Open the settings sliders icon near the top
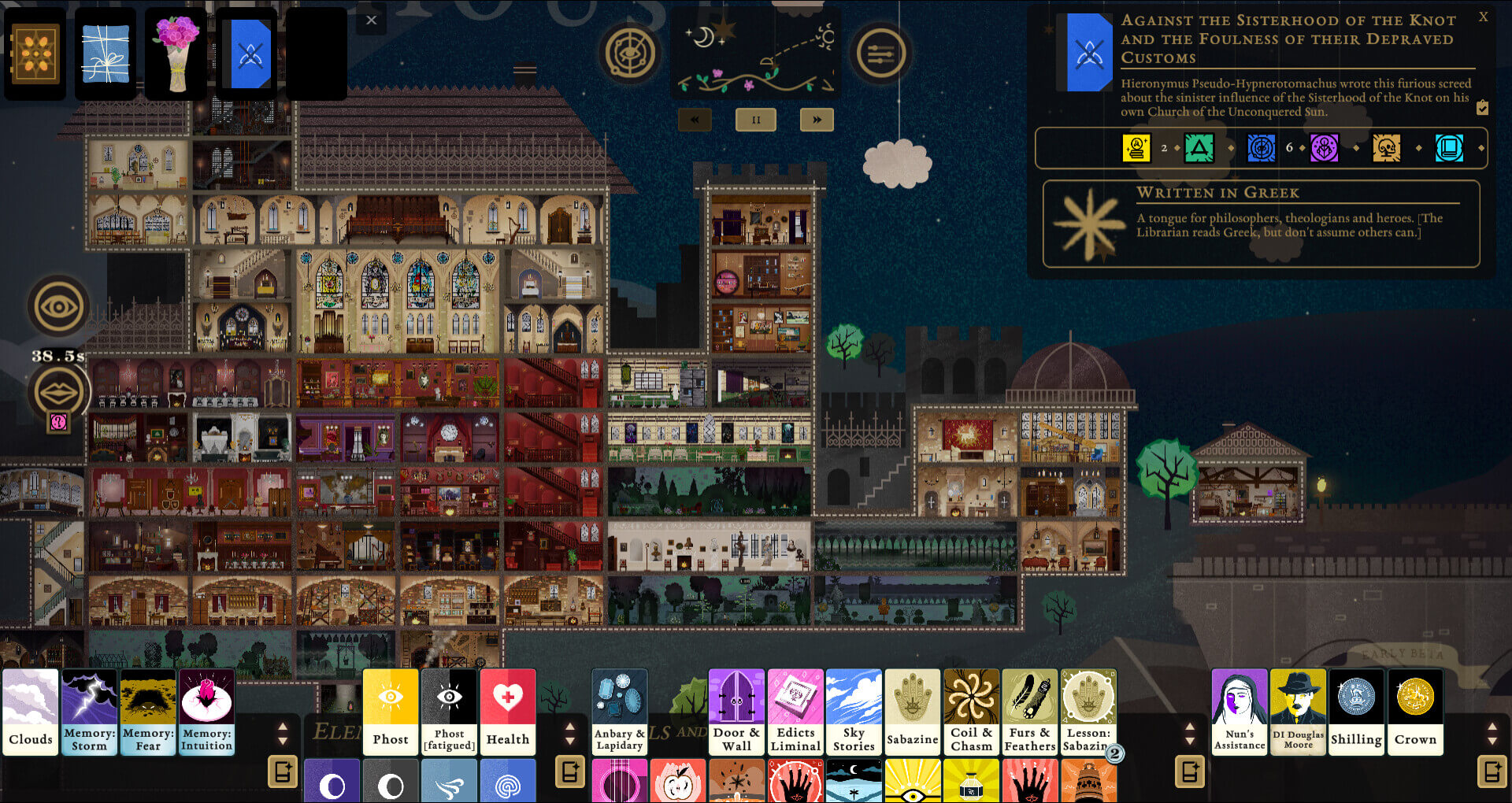This screenshot has width=1512, height=803. tap(882, 54)
